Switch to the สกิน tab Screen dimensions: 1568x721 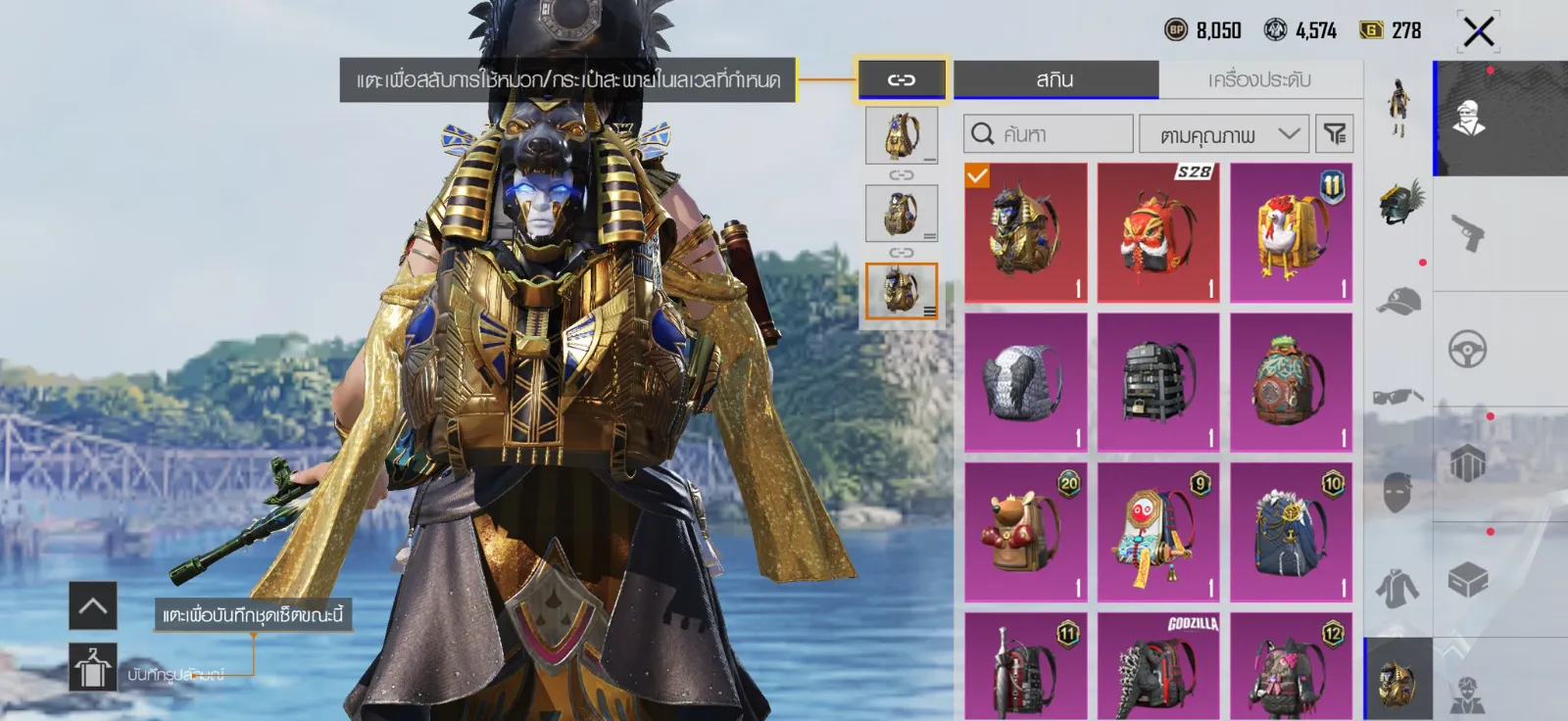point(1055,79)
